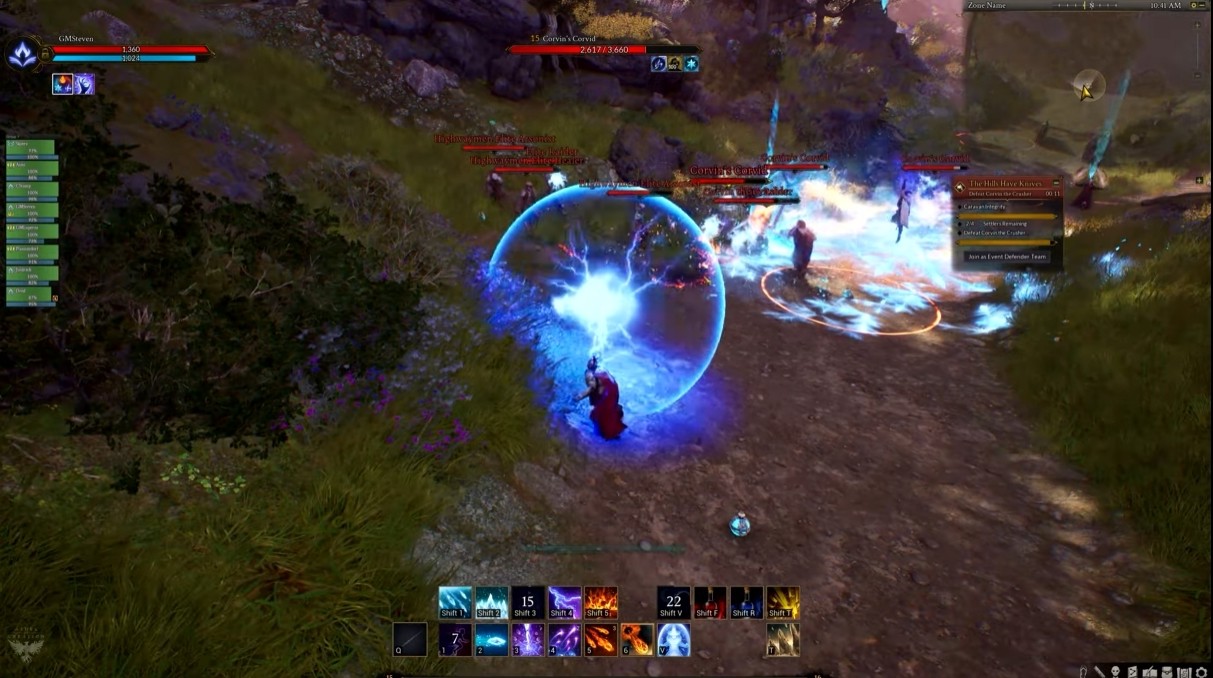This screenshot has height=678, width=1213.
Task: Cast the large fireball in slot 6
Action: pos(637,639)
